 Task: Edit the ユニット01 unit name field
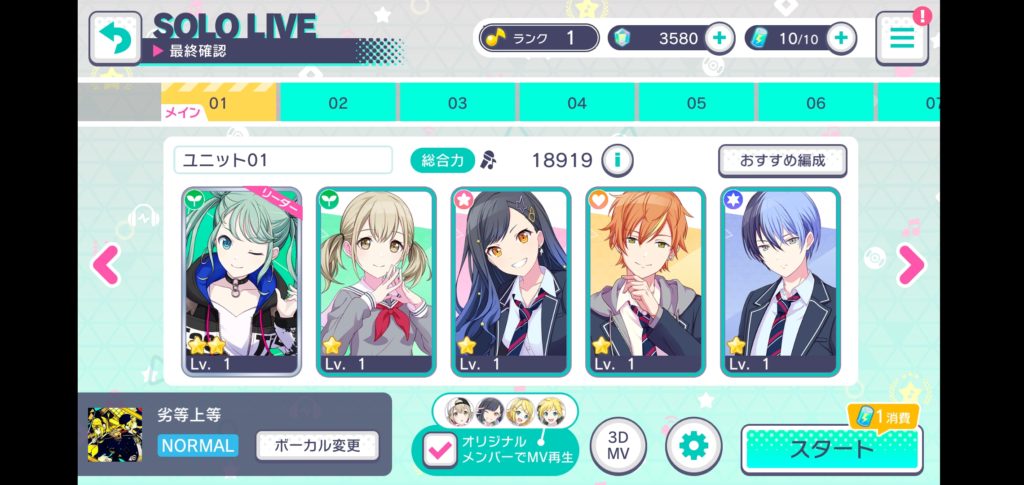(x=283, y=160)
